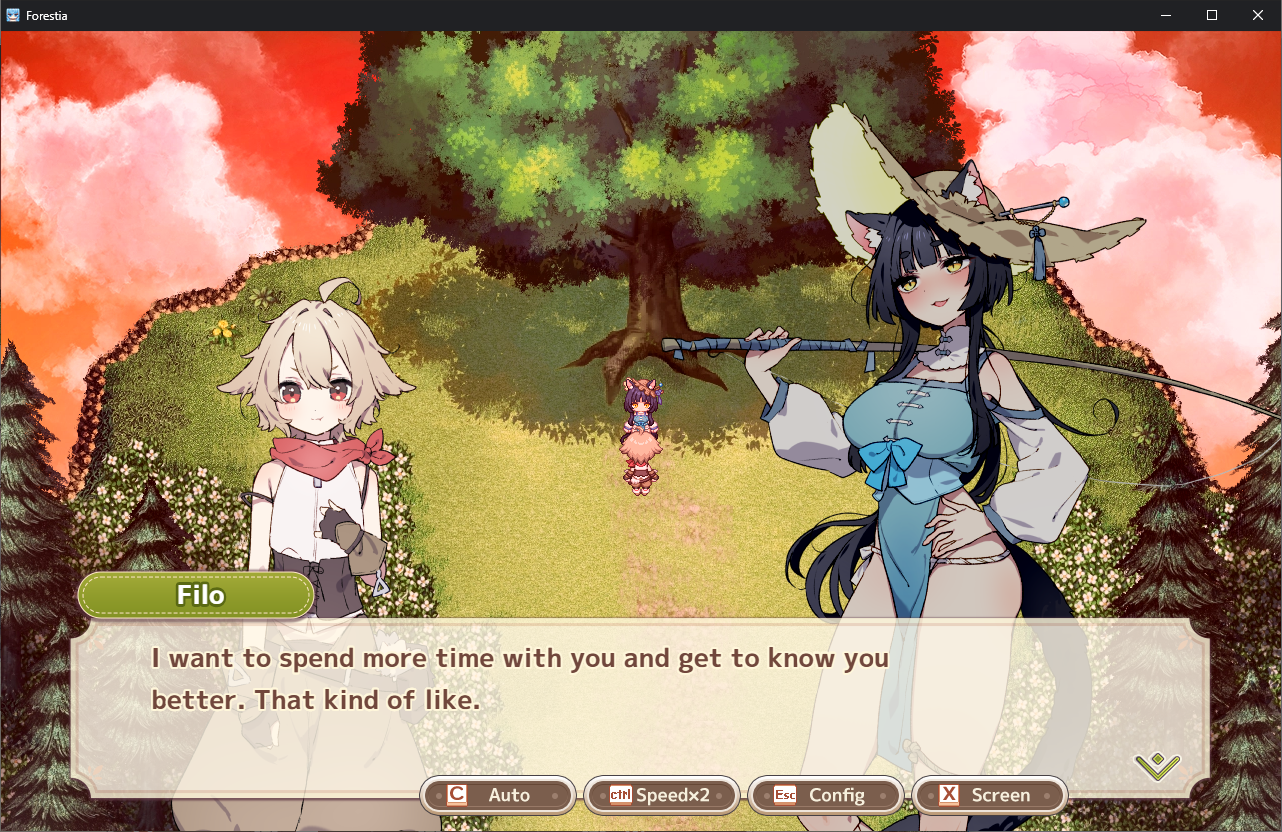This screenshot has height=832, width=1282.
Task: Open the Config menu
Action: (x=825, y=795)
